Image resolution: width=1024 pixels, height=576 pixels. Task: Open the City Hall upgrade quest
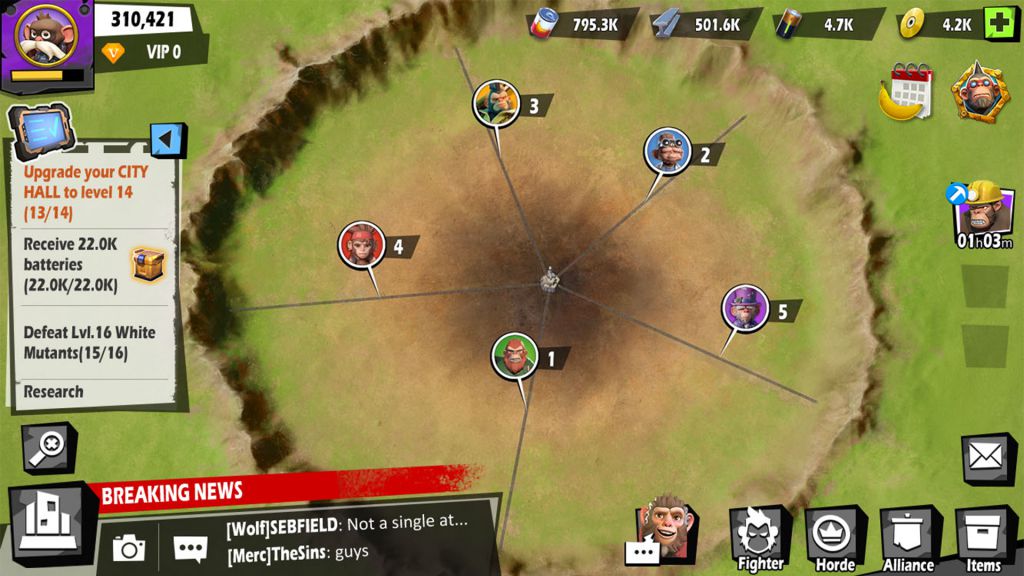click(88, 192)
